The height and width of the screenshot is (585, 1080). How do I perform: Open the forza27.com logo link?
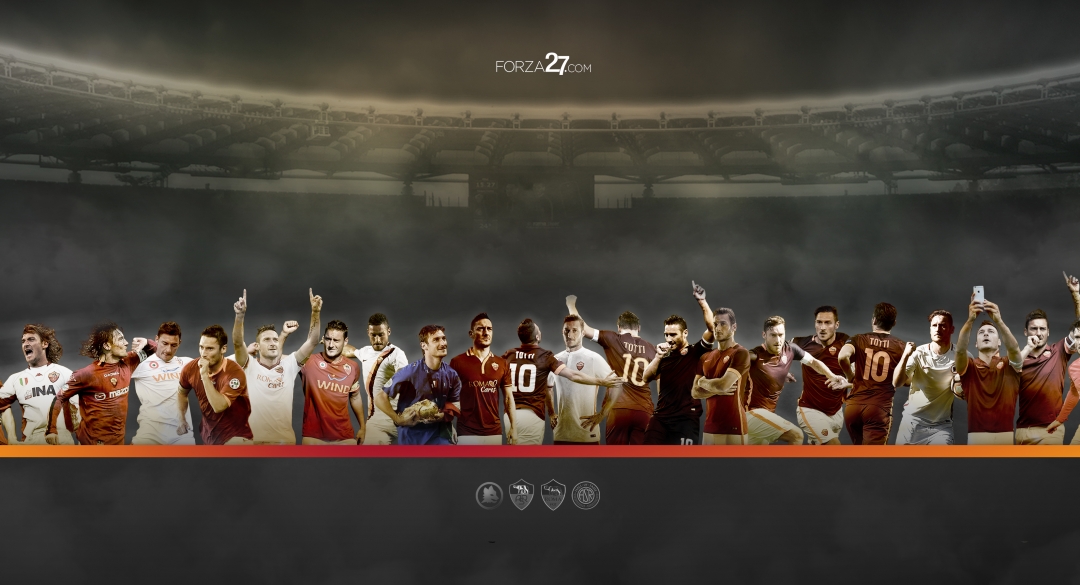(543, 66)
